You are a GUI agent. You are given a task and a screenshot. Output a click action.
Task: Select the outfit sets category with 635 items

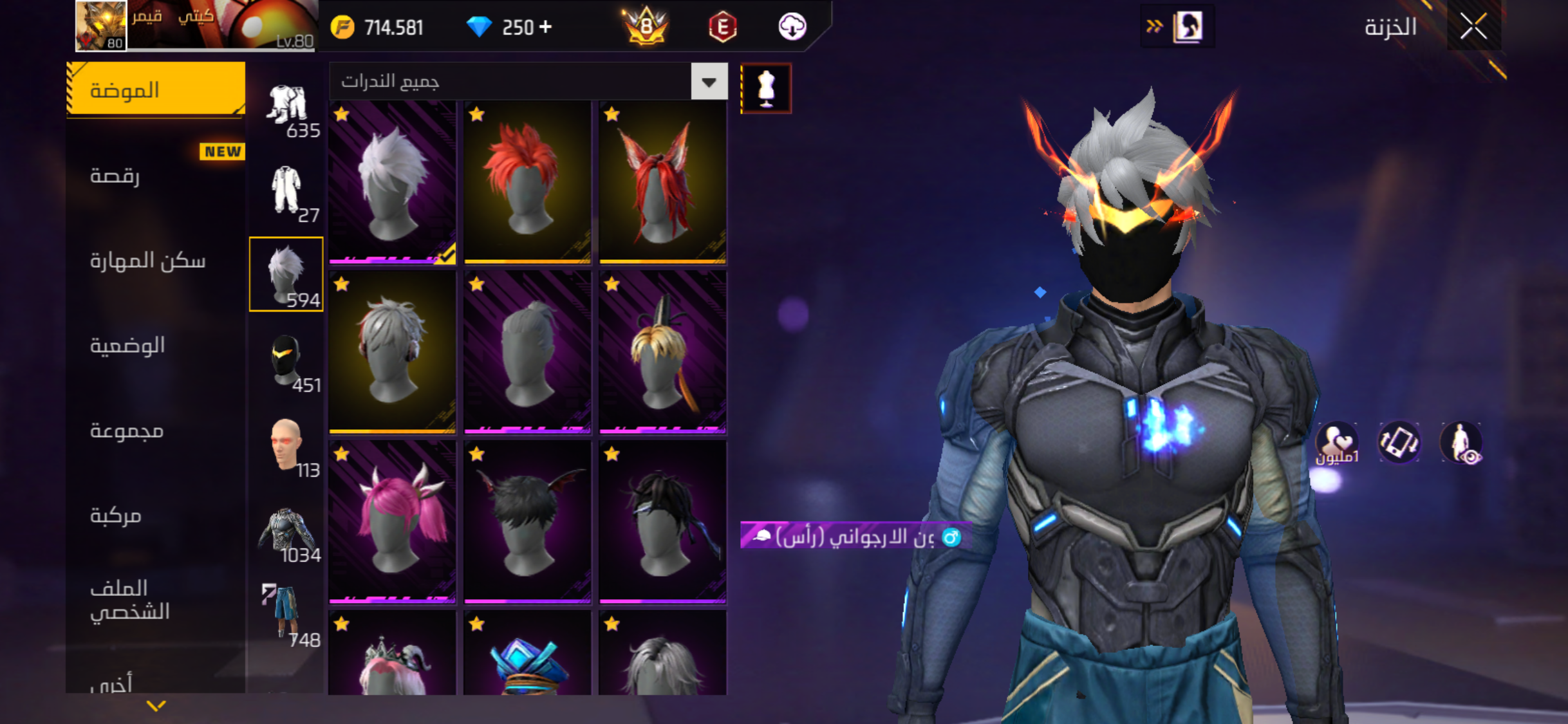287,109
